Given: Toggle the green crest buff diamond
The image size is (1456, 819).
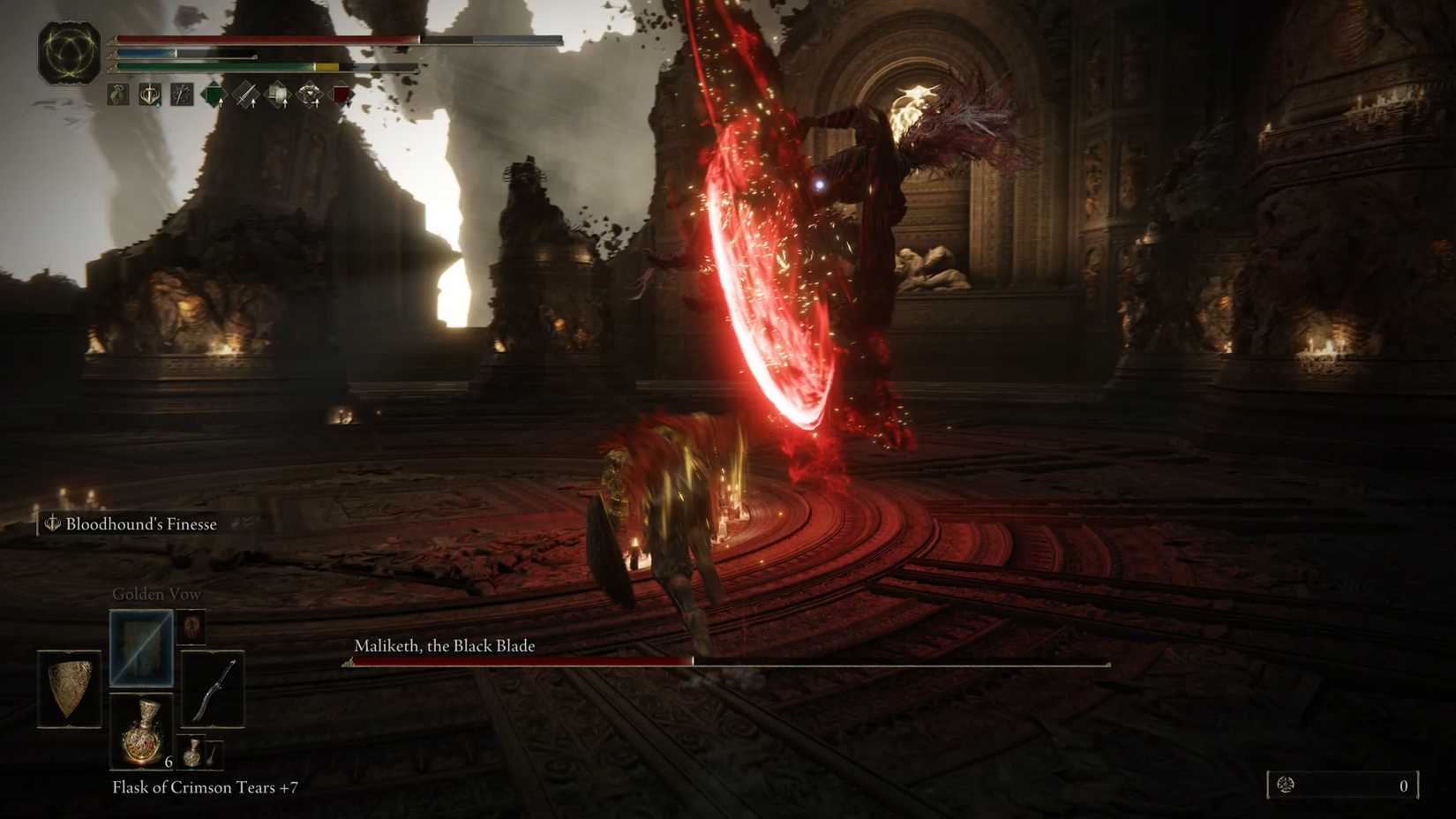Looking at the screenshot, I should point(213,94).
